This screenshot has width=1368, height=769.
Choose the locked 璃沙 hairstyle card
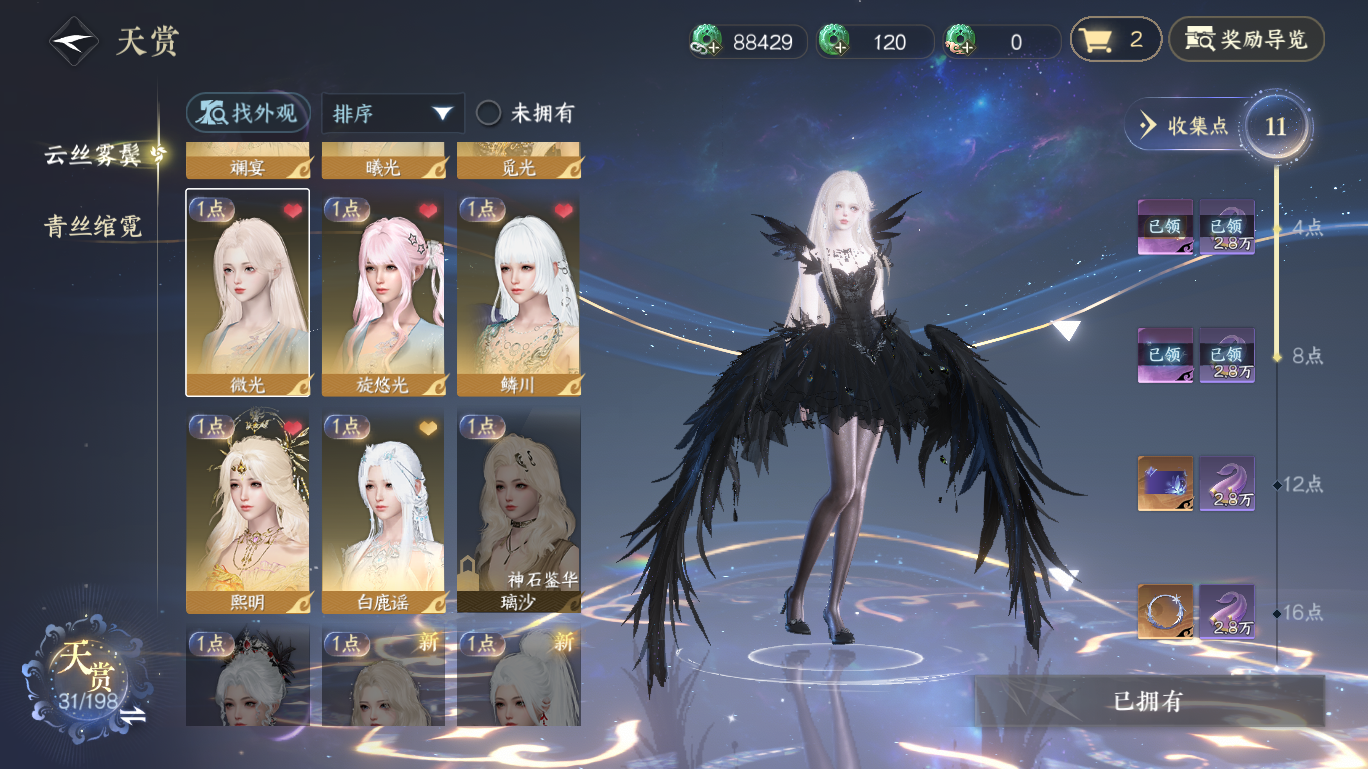click(519, 512)
